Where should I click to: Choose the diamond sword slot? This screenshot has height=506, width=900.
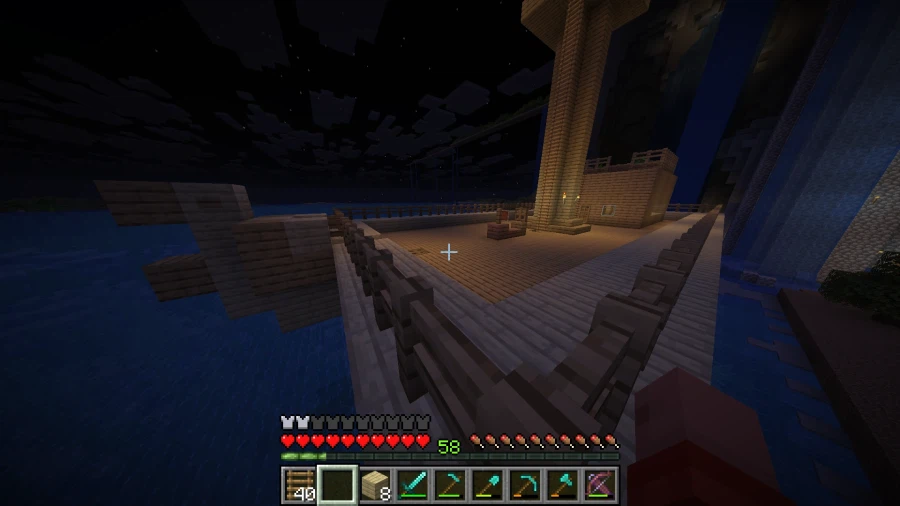[413, 485]
